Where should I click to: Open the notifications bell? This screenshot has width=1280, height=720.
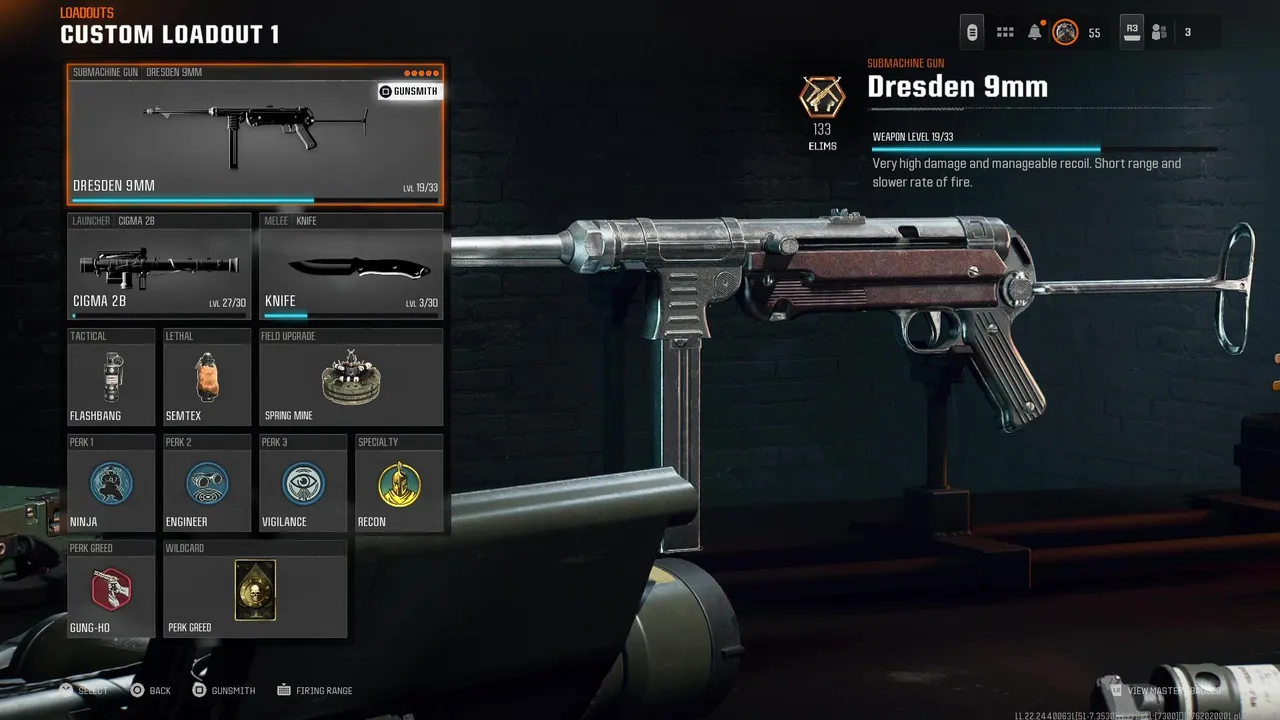point(1035,32)
